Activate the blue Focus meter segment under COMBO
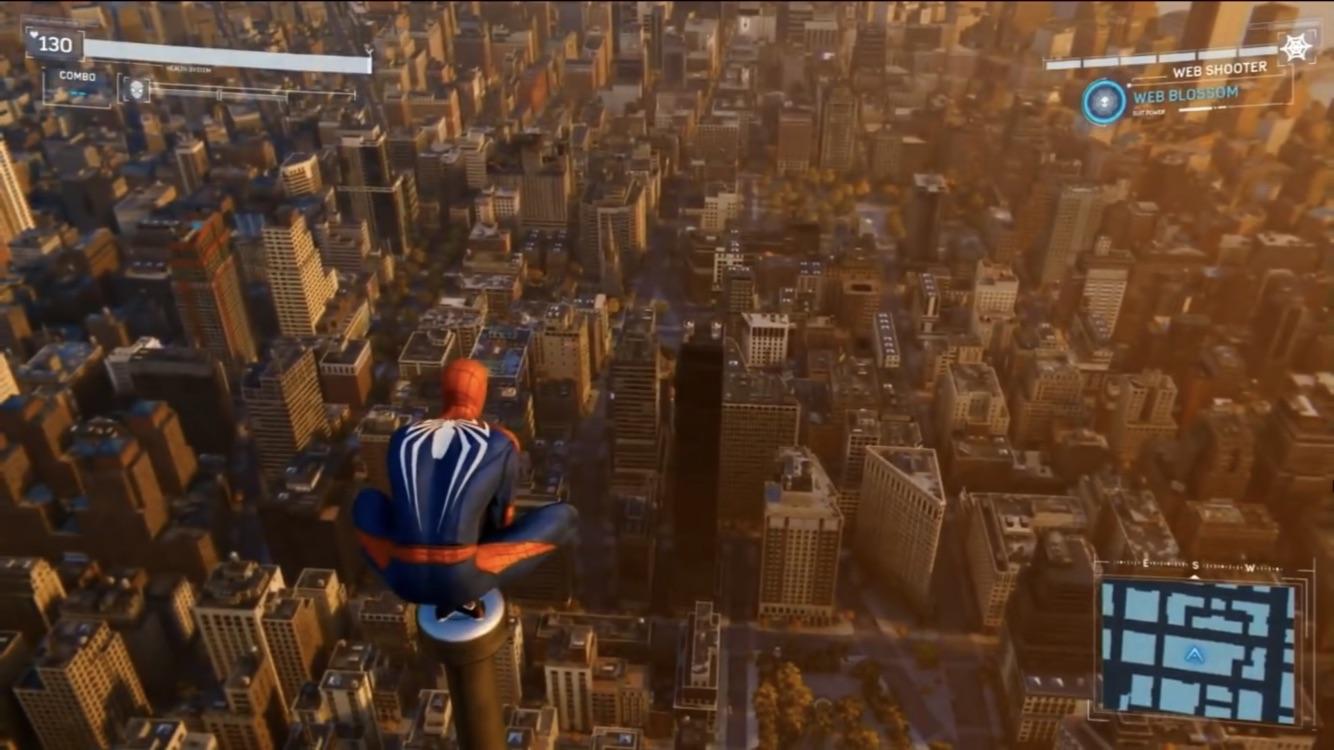Image resolution: width=1334 pixels, height=750 pixels. click(80, 91)
